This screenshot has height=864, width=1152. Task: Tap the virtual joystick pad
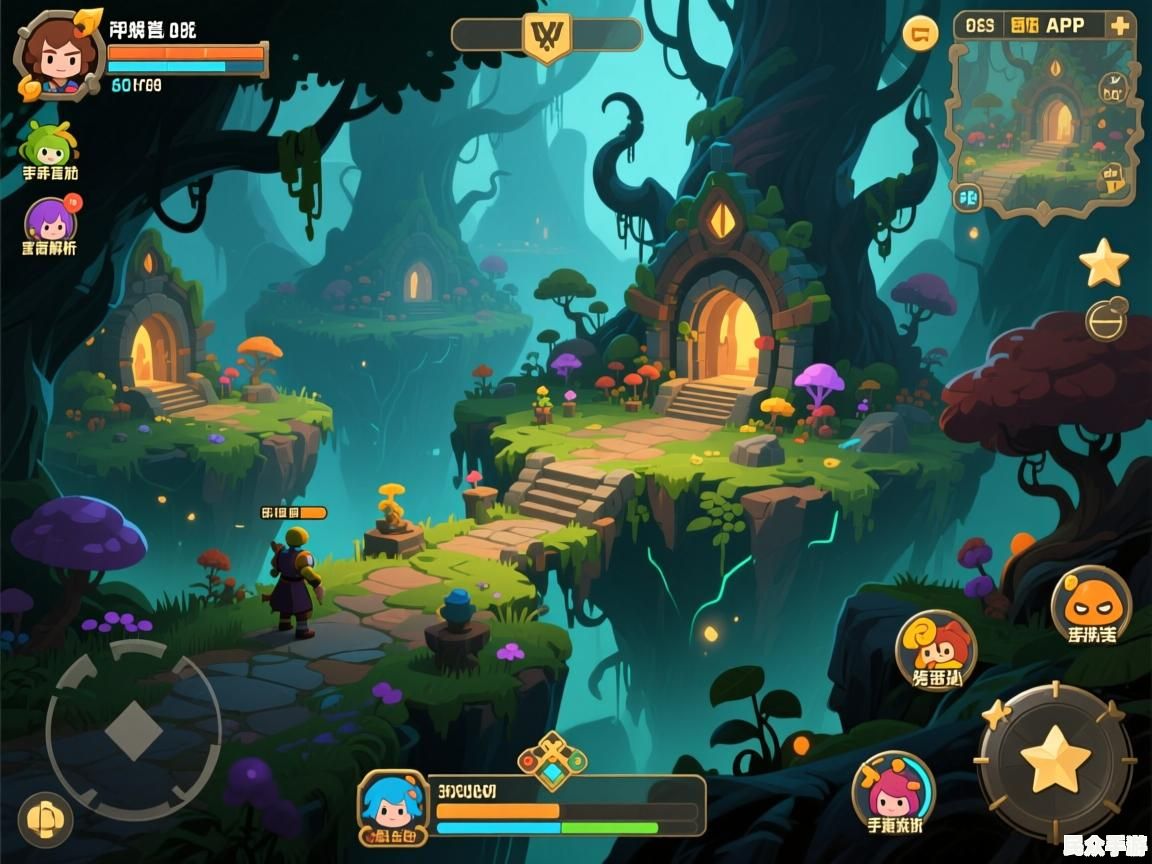[133, 729]
